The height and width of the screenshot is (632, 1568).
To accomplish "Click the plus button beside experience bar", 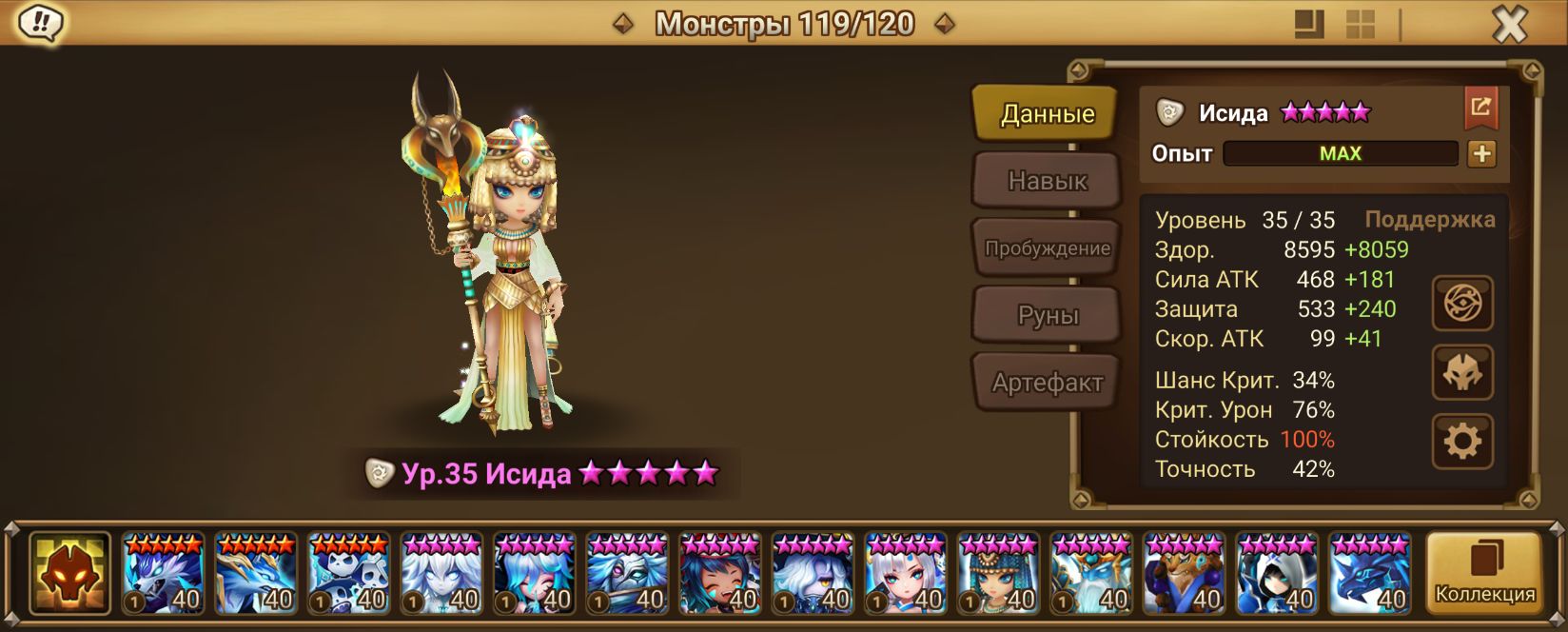I will pyautogui.click(x=1481, y=153).
